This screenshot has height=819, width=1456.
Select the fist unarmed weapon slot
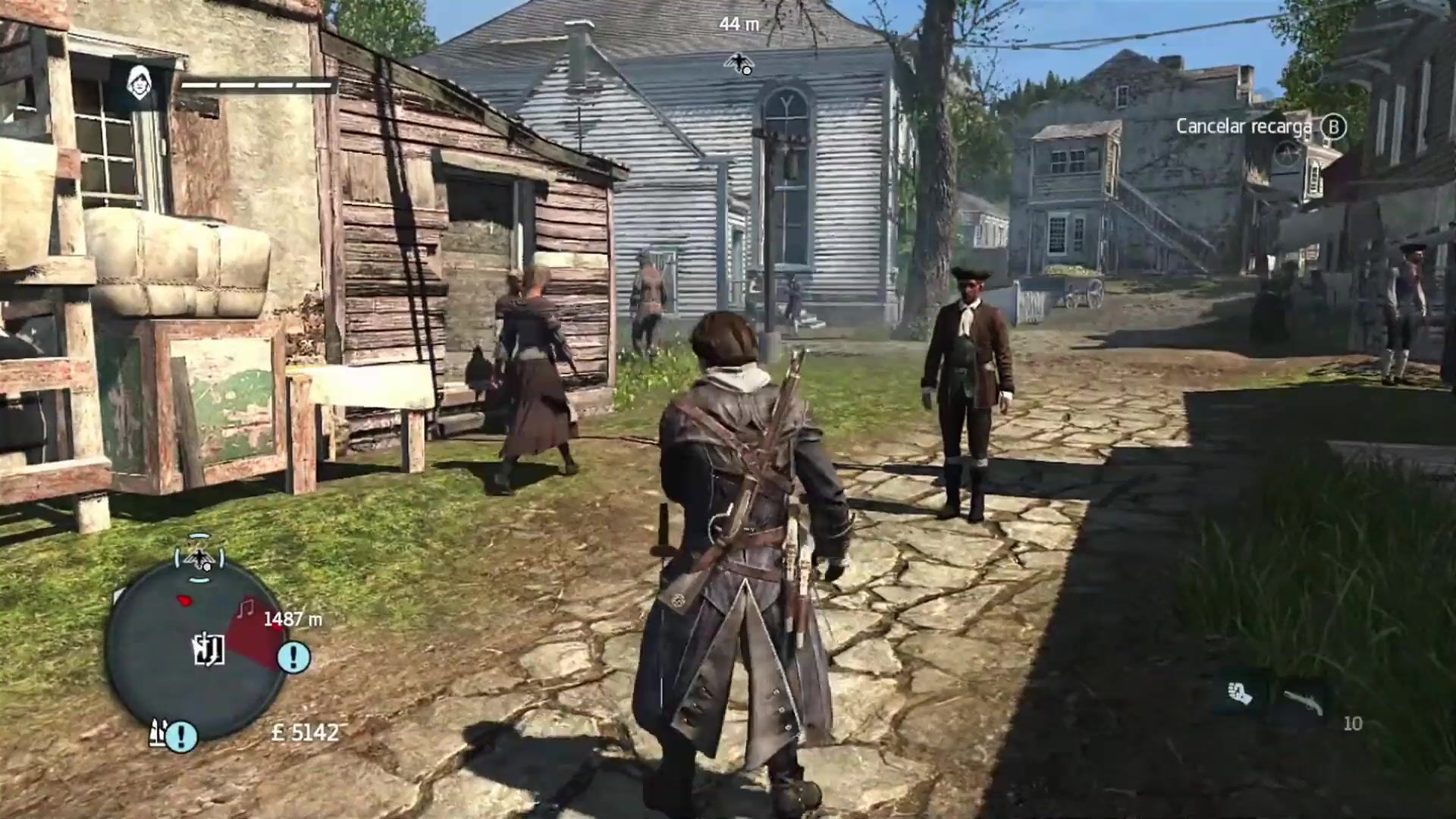click(x=1240, y=693)
